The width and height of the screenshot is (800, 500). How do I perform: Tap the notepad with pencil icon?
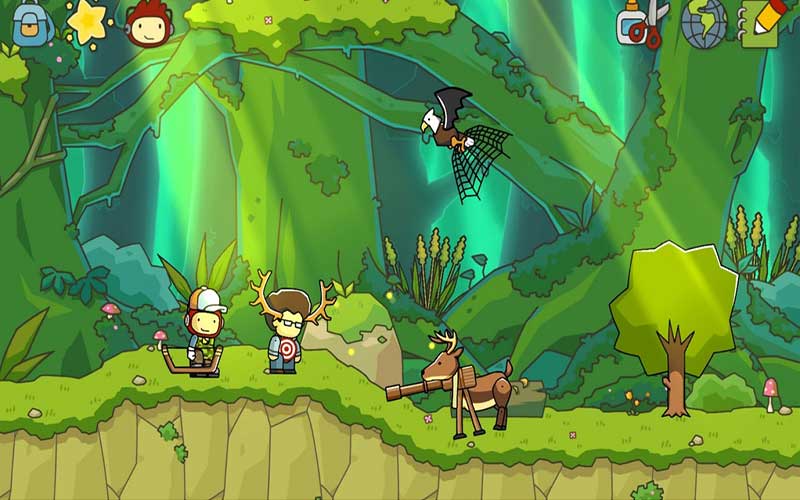(x=762, y=24)
